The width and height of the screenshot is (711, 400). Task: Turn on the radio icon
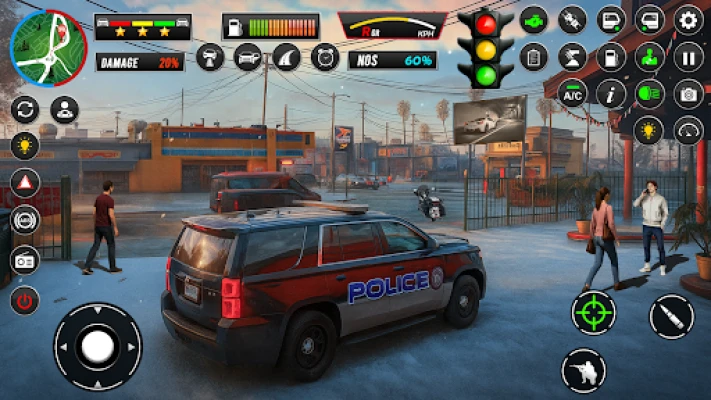[x=25, y=261]
